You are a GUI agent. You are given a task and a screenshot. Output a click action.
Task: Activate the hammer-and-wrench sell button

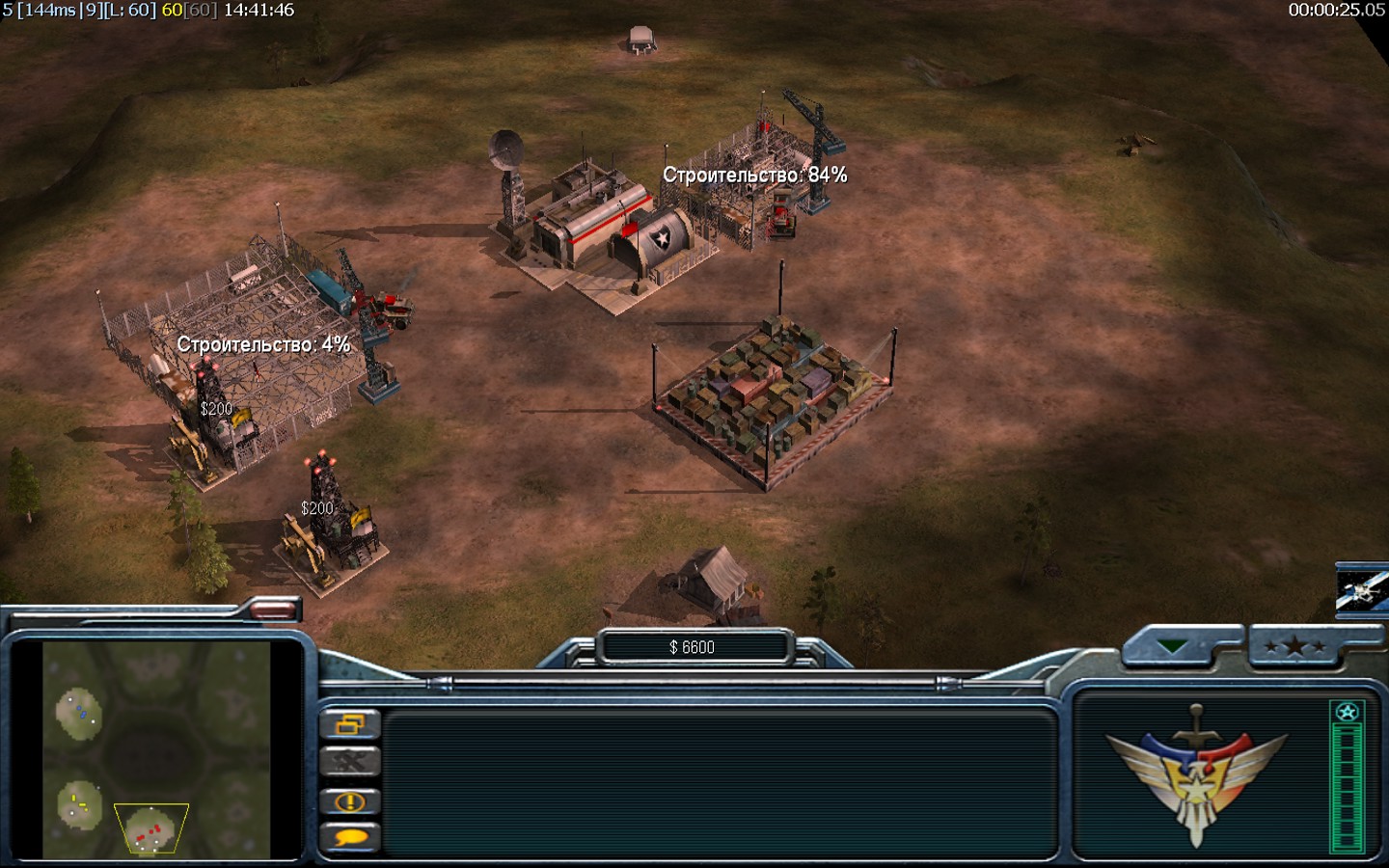click(x=349, y=762)
